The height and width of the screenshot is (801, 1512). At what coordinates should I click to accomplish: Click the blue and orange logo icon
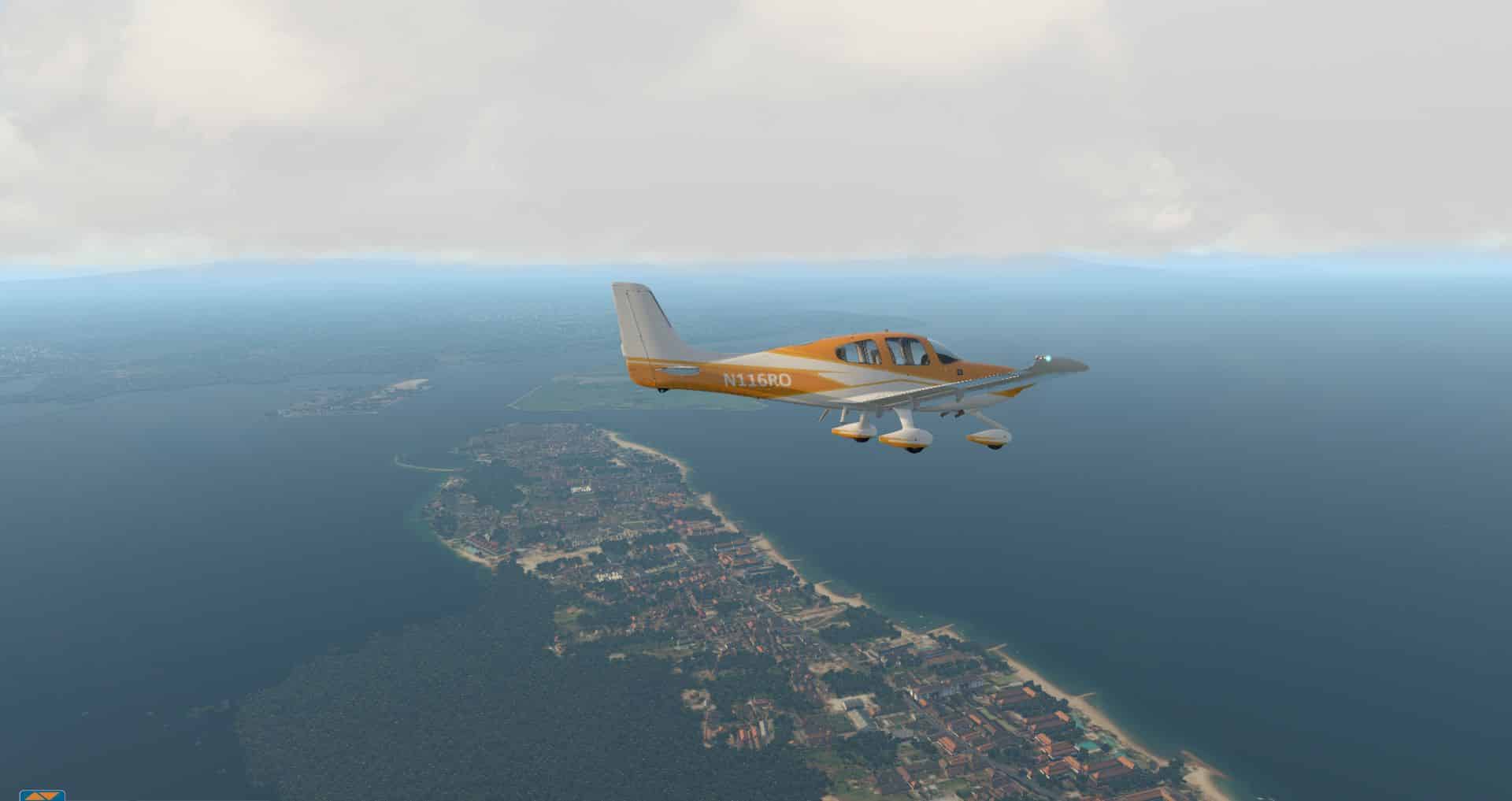42,795
